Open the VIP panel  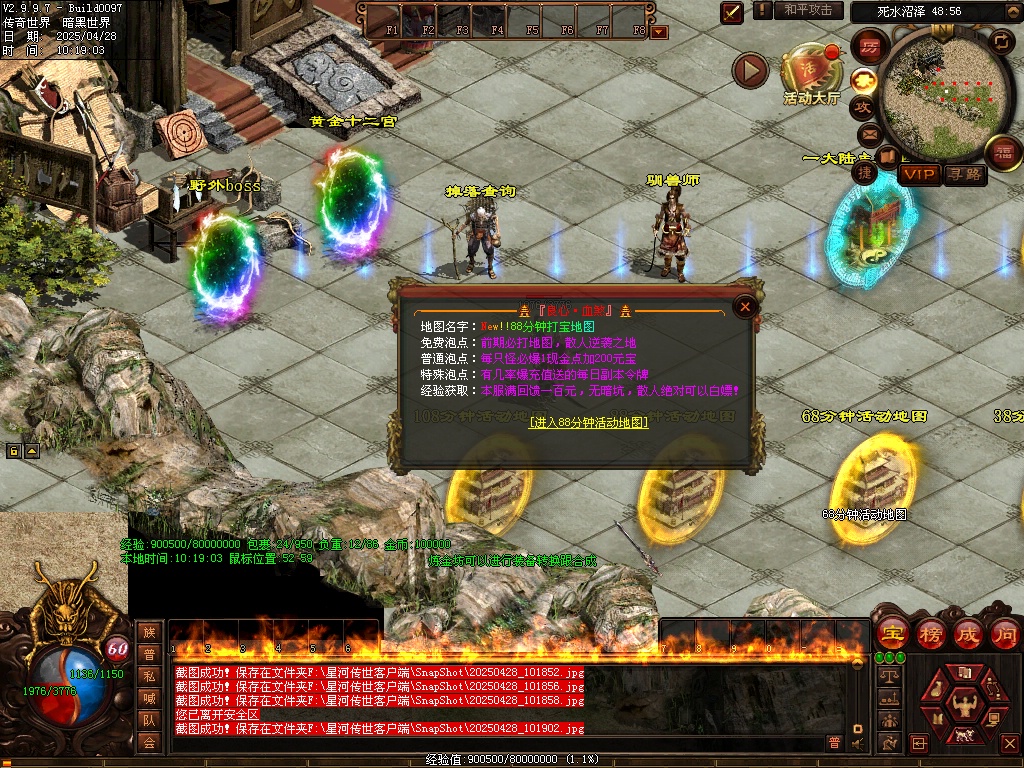919,175
